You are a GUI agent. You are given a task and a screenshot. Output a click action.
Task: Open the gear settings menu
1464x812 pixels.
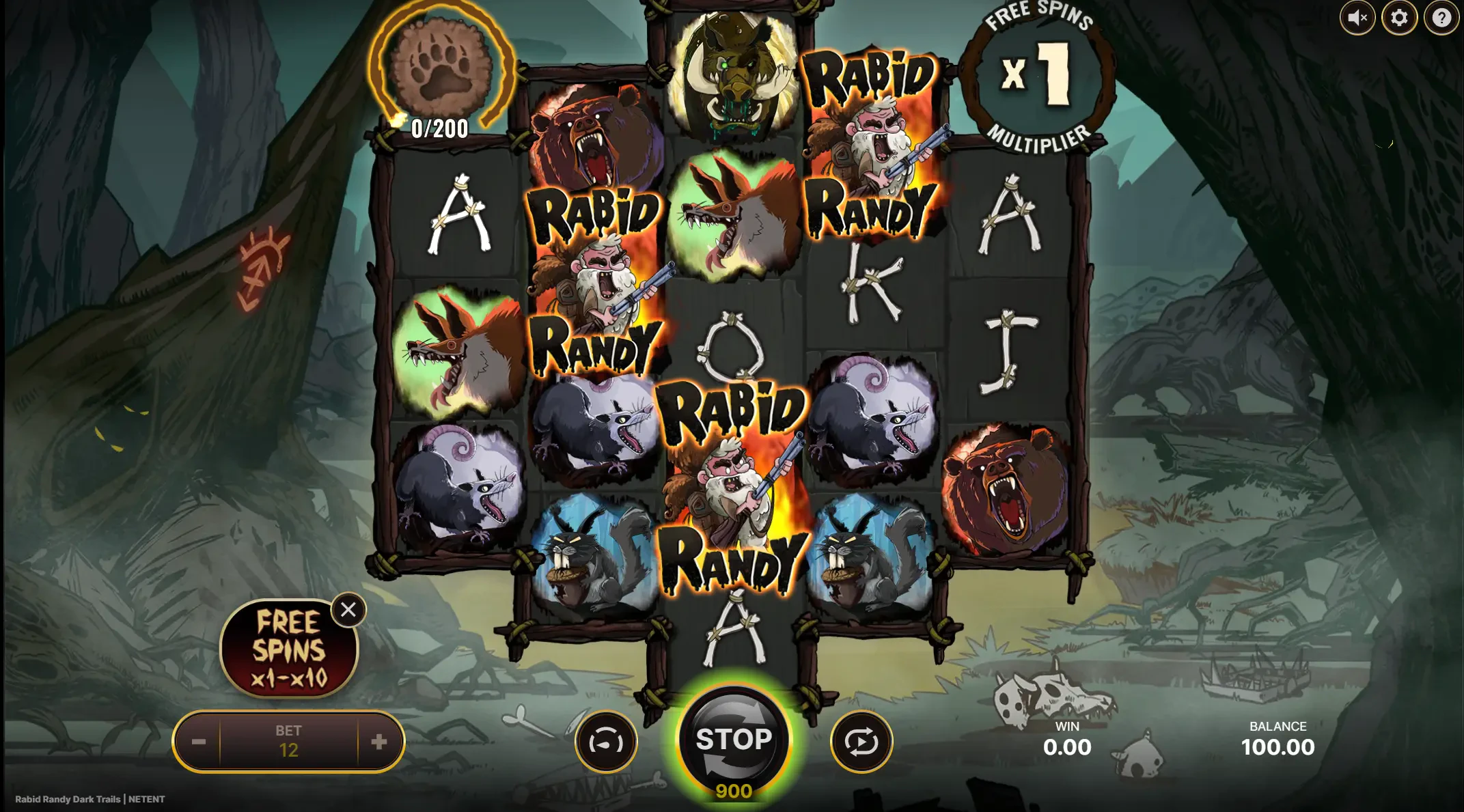click(1399, 18)
